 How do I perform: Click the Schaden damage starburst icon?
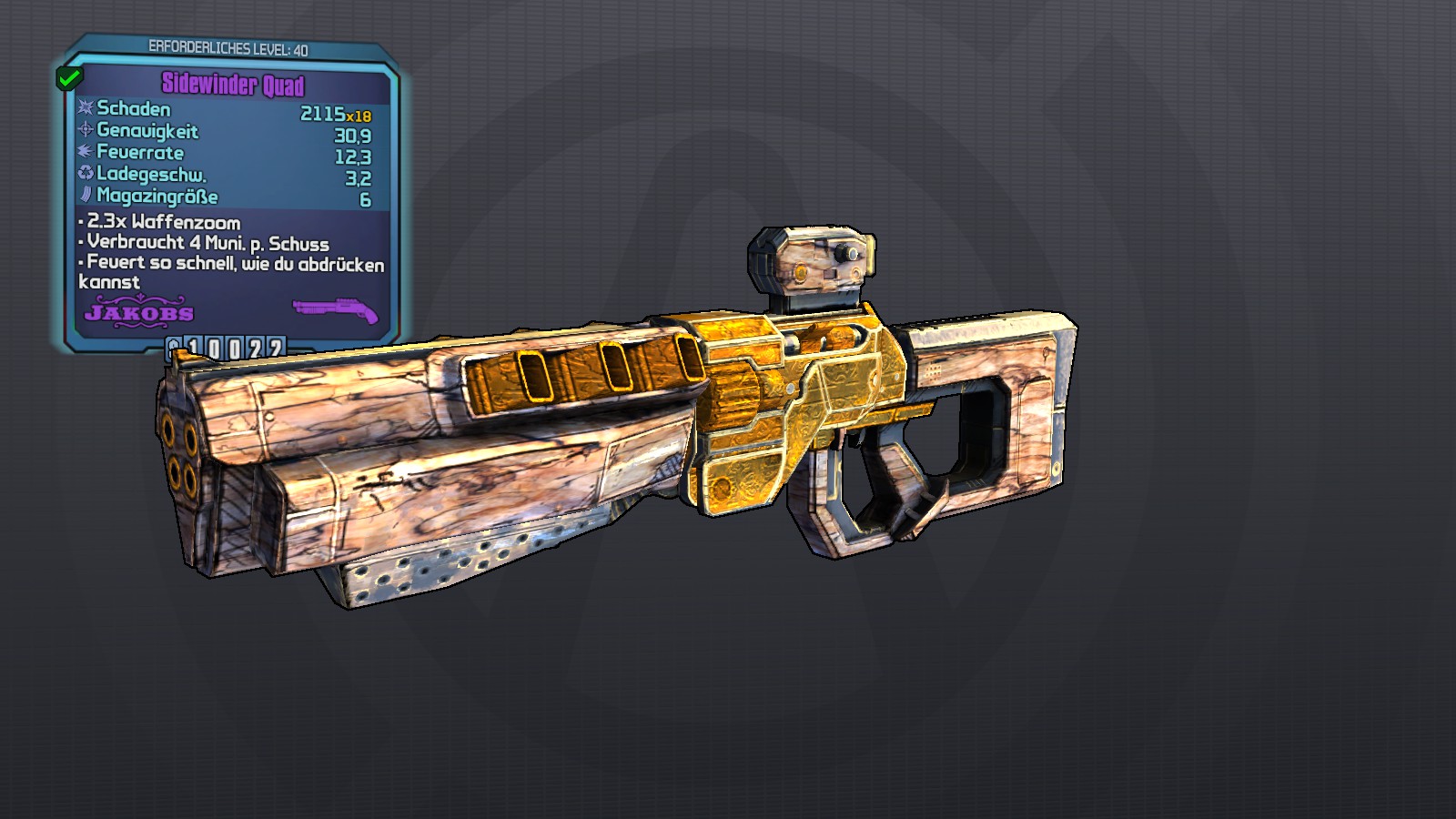(86, 109)
